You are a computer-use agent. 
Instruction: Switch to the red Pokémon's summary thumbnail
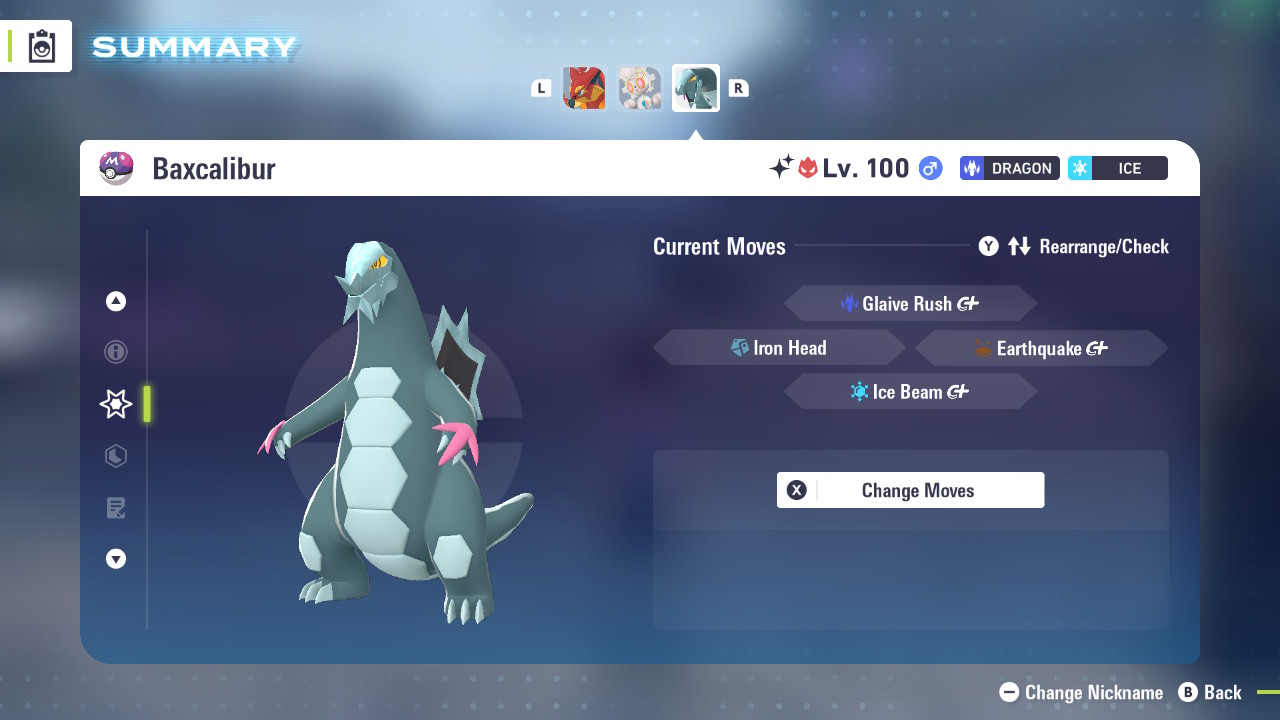point(584,87)
